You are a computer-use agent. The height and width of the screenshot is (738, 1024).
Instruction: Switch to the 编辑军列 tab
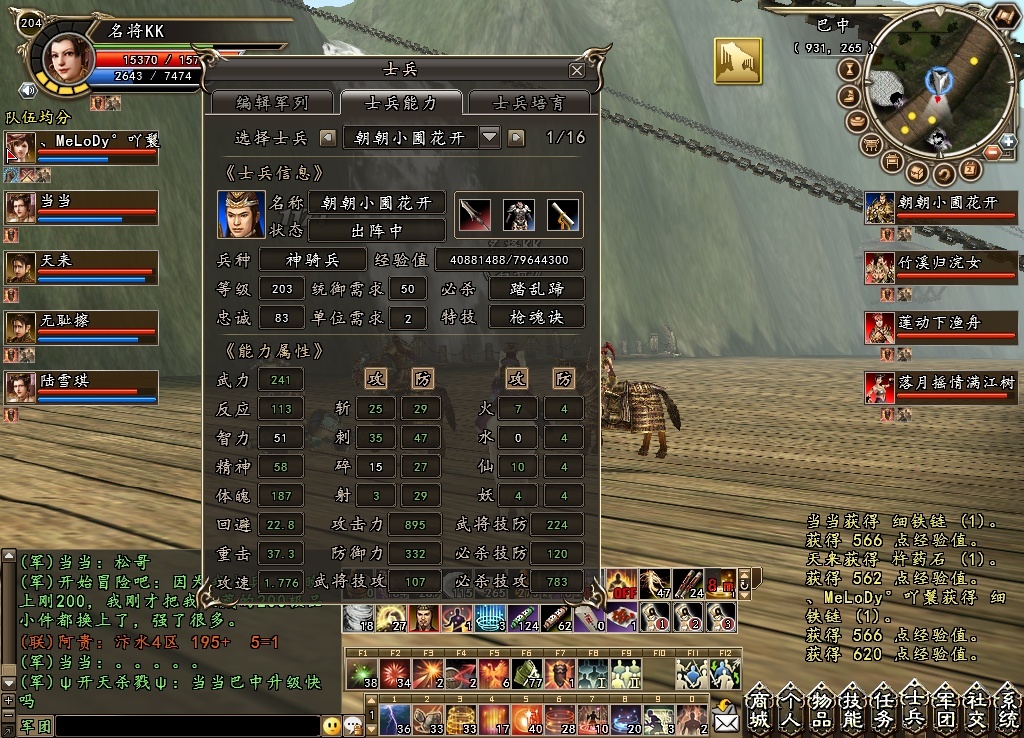point(271,103)
